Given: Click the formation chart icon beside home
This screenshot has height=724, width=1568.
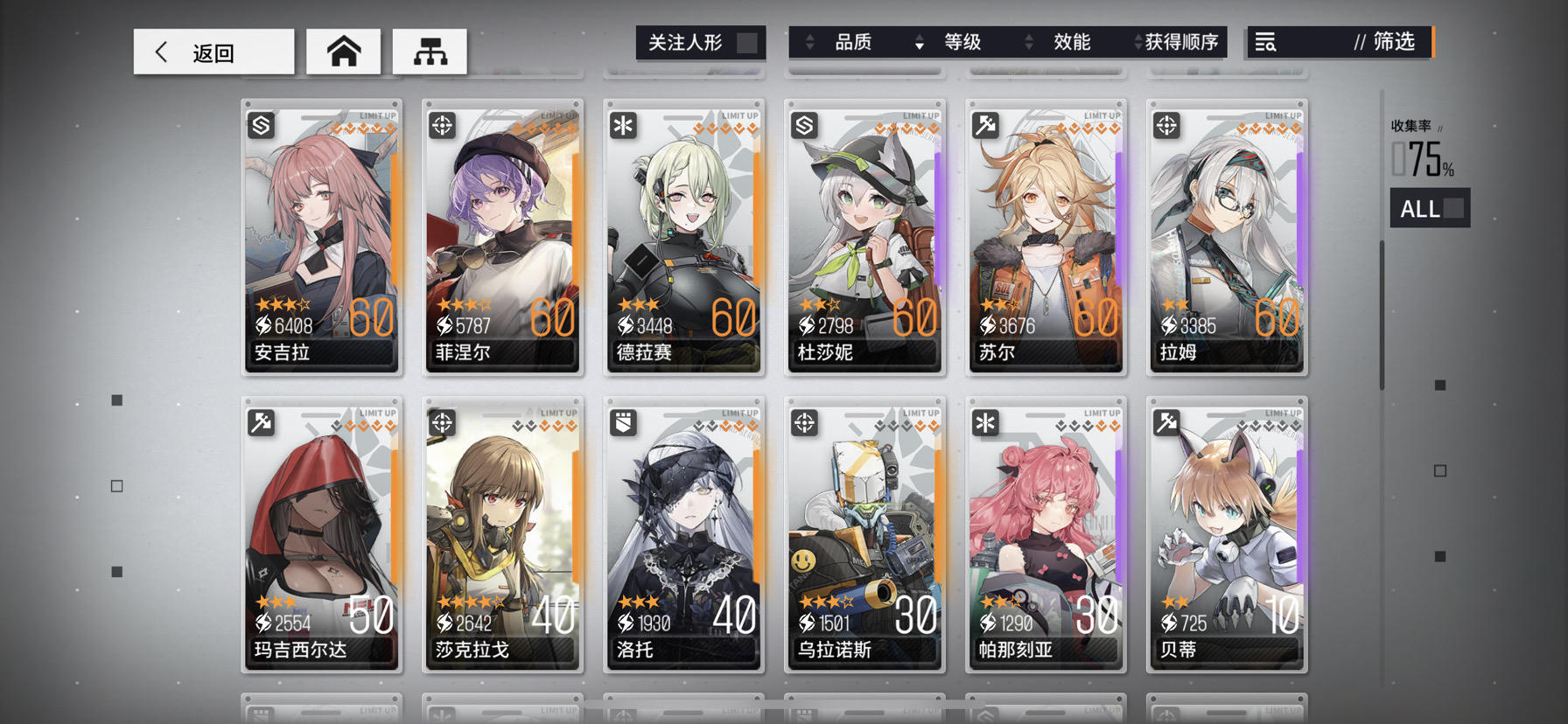Looking at the screenshot, I should [430, 51].
